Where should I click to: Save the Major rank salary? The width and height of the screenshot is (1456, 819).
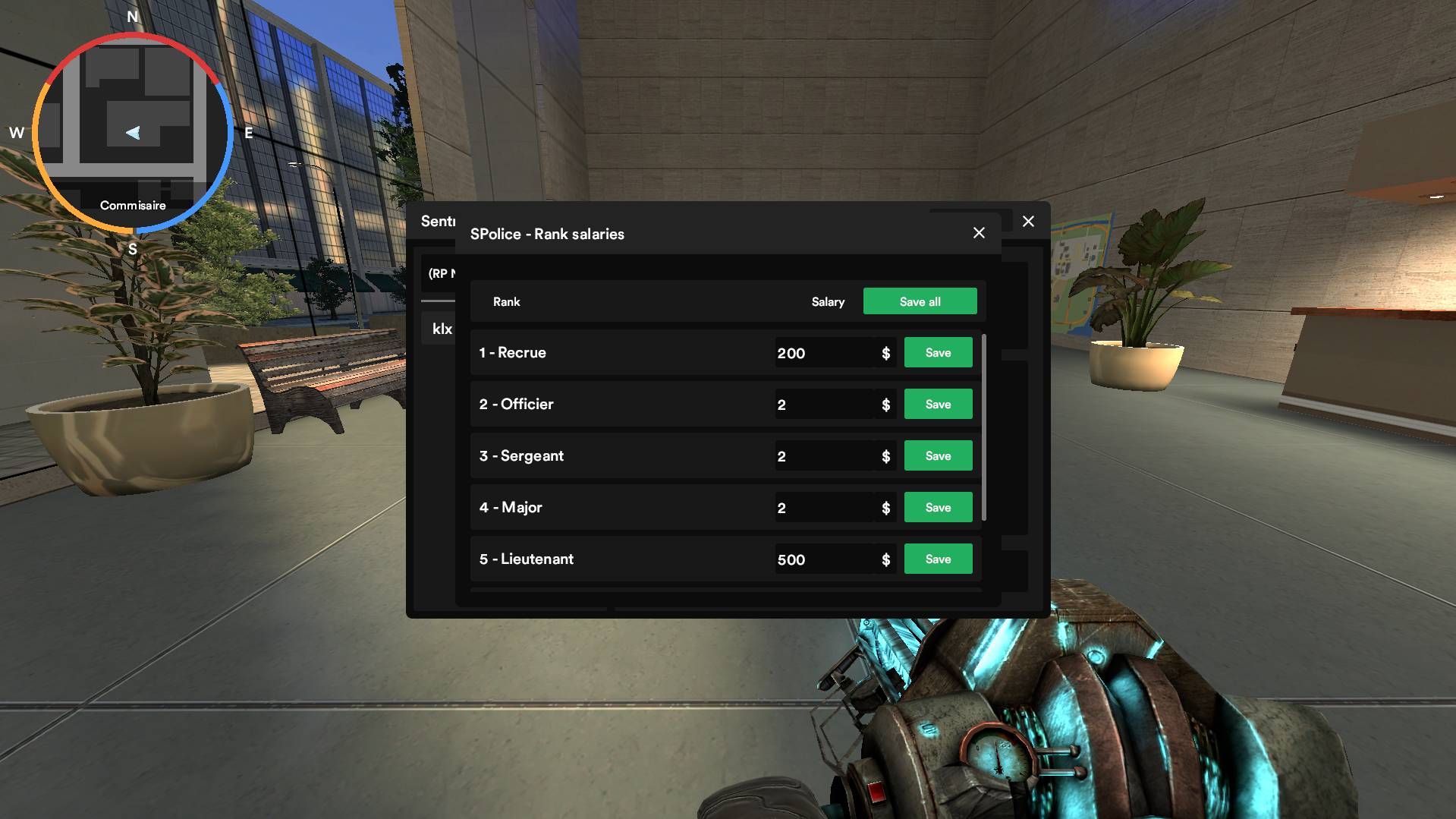938,508
